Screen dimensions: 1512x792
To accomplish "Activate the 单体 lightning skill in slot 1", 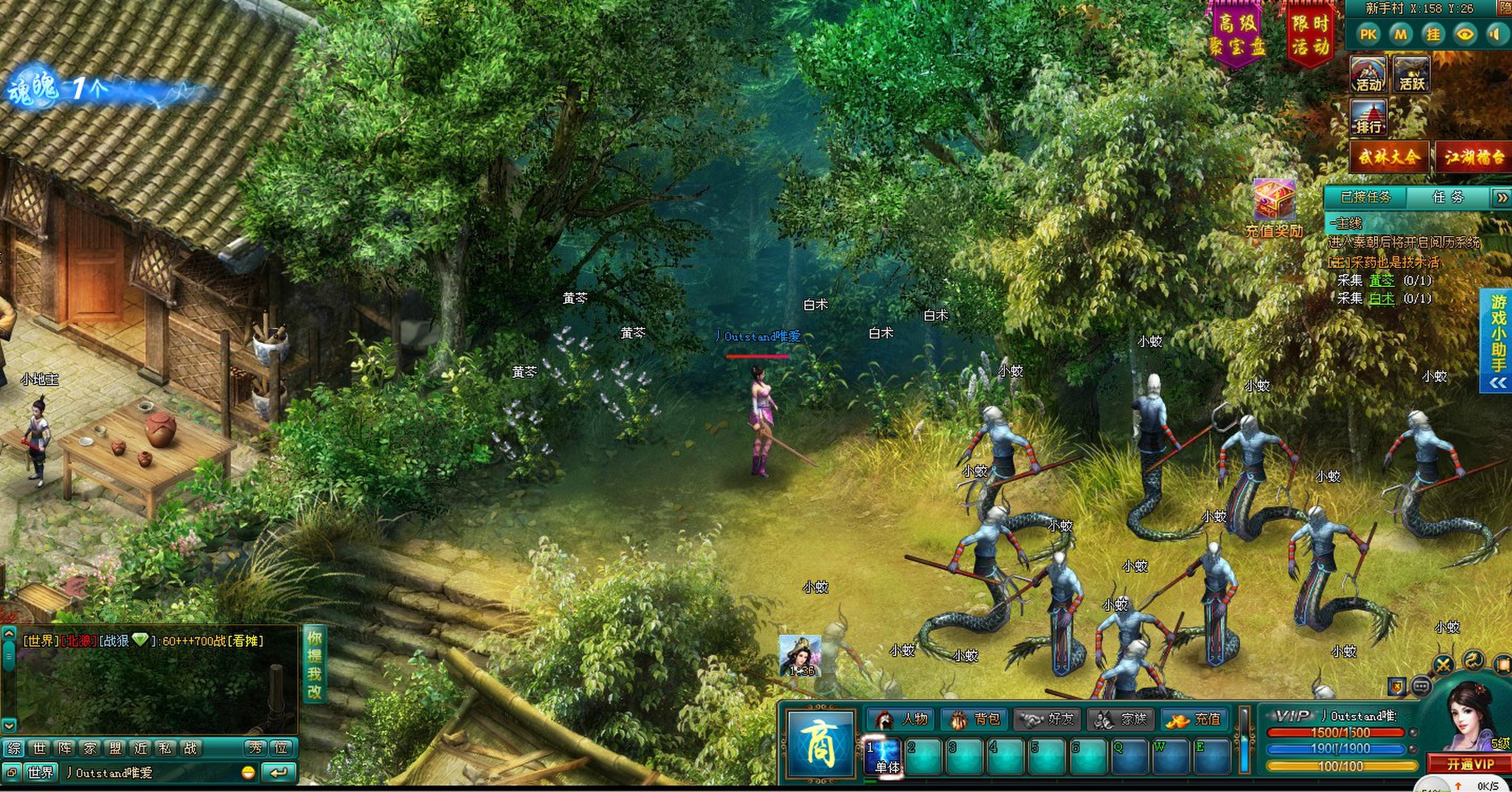I will click(884, 757).
